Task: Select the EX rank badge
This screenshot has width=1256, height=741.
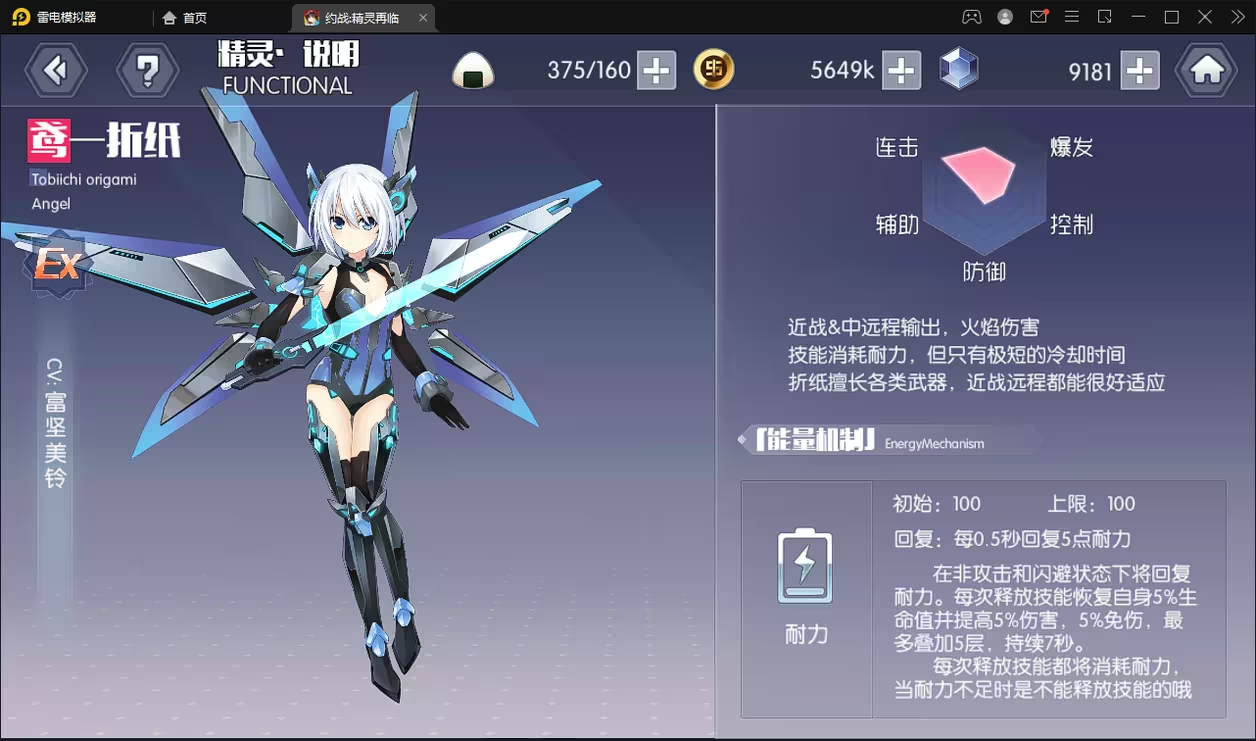Action: click(x=58, y=265)
